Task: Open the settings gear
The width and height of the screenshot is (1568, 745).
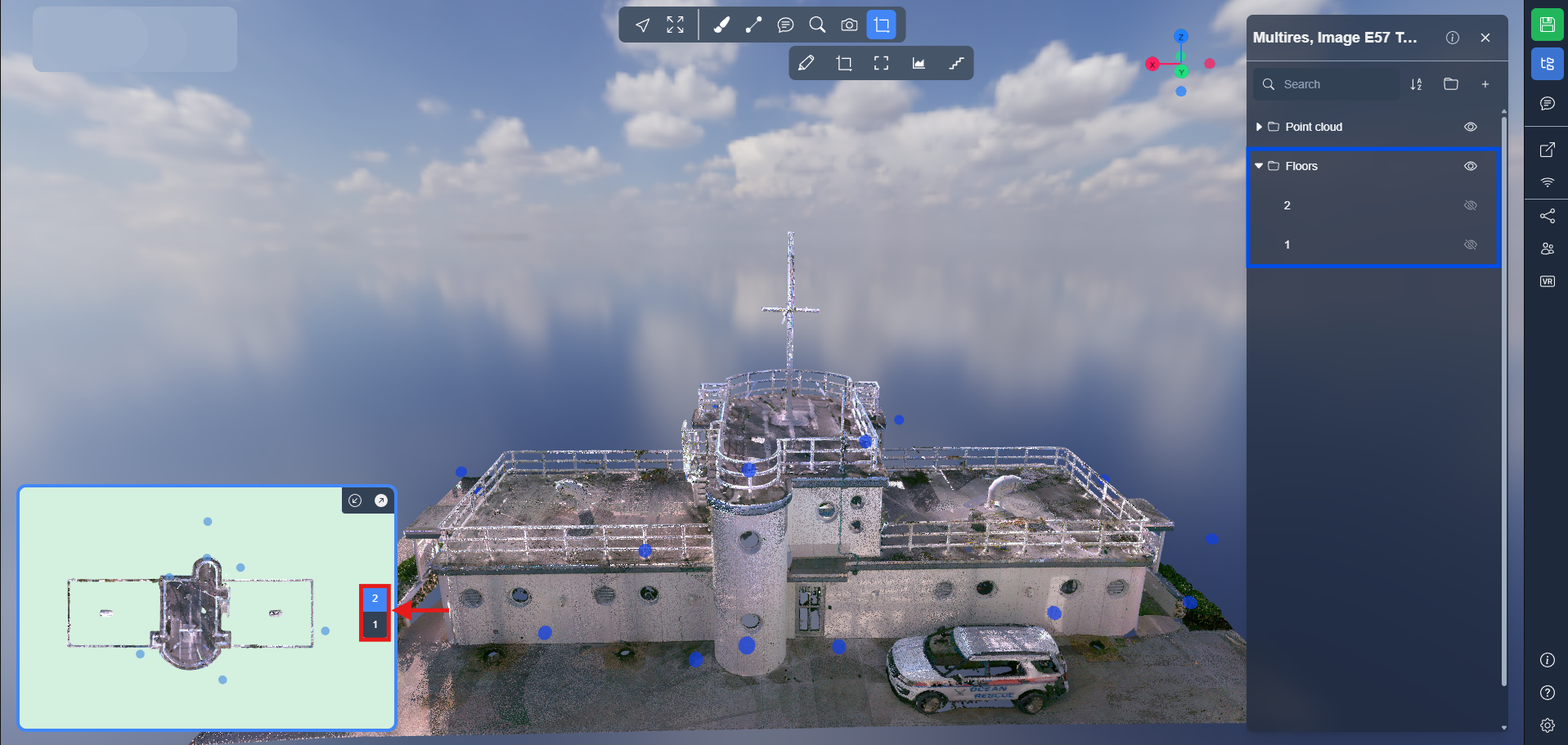Action: (x=1547, y=725)
